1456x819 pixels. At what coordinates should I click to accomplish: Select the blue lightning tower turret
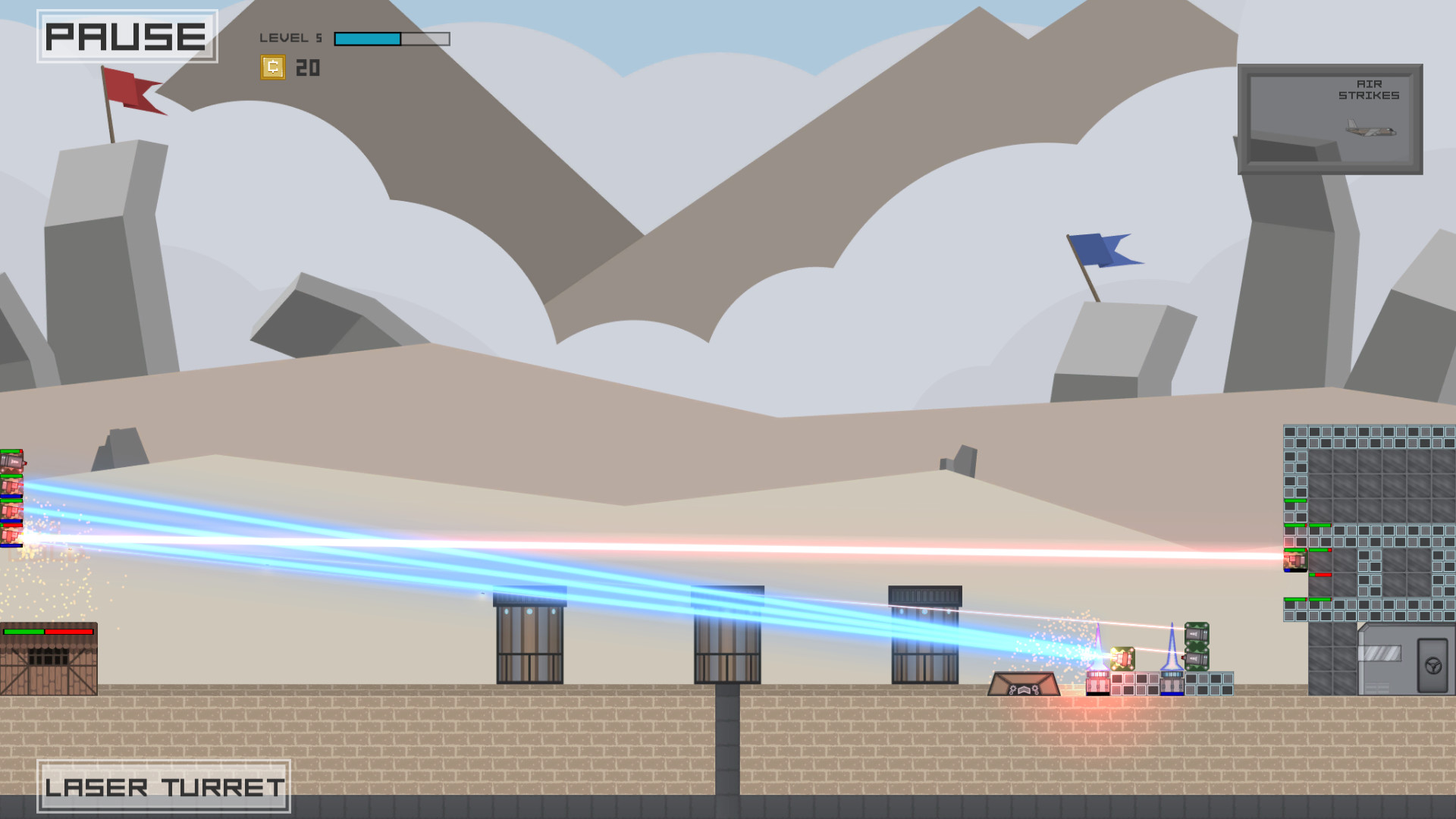pyautogui.click(x=1172, y=682)
